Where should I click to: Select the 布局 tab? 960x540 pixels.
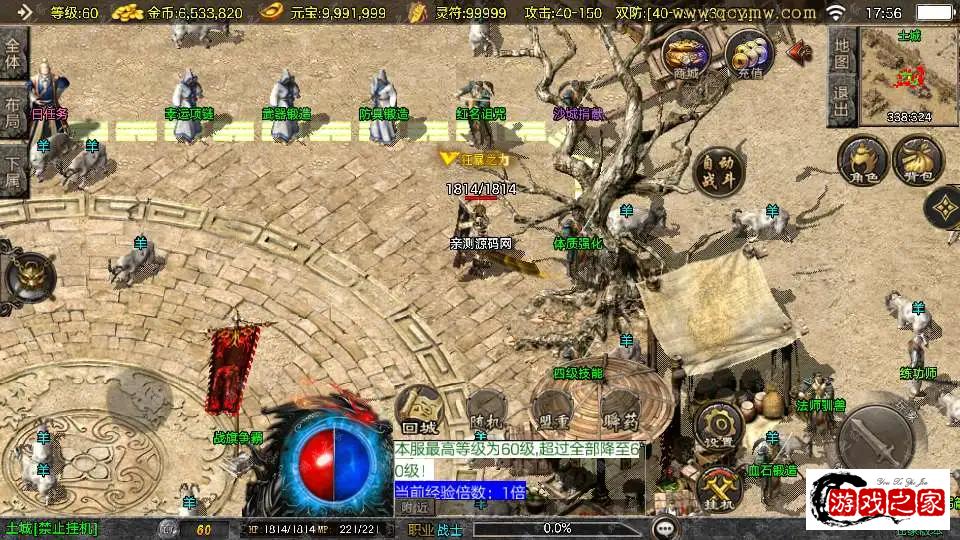click(13, 112)
